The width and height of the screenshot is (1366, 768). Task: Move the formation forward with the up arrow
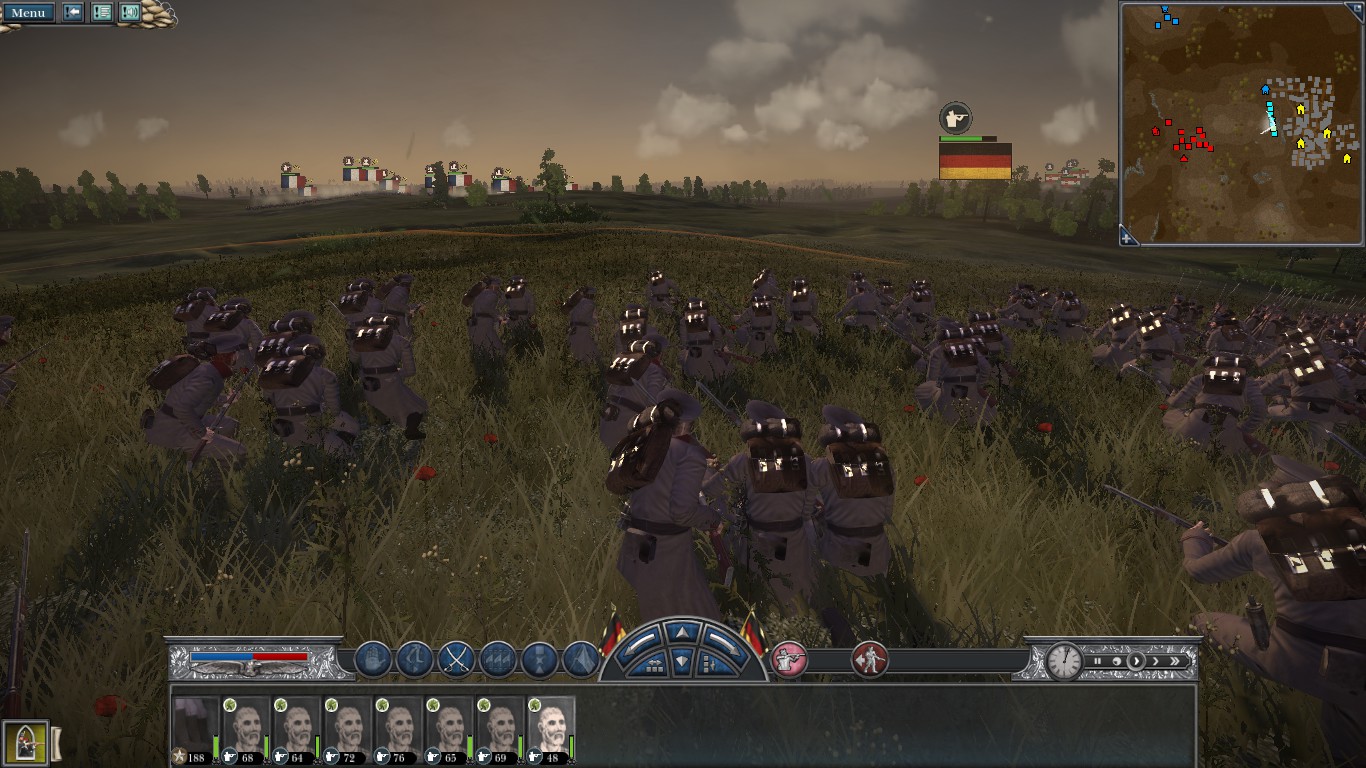[x=683, y=632]
